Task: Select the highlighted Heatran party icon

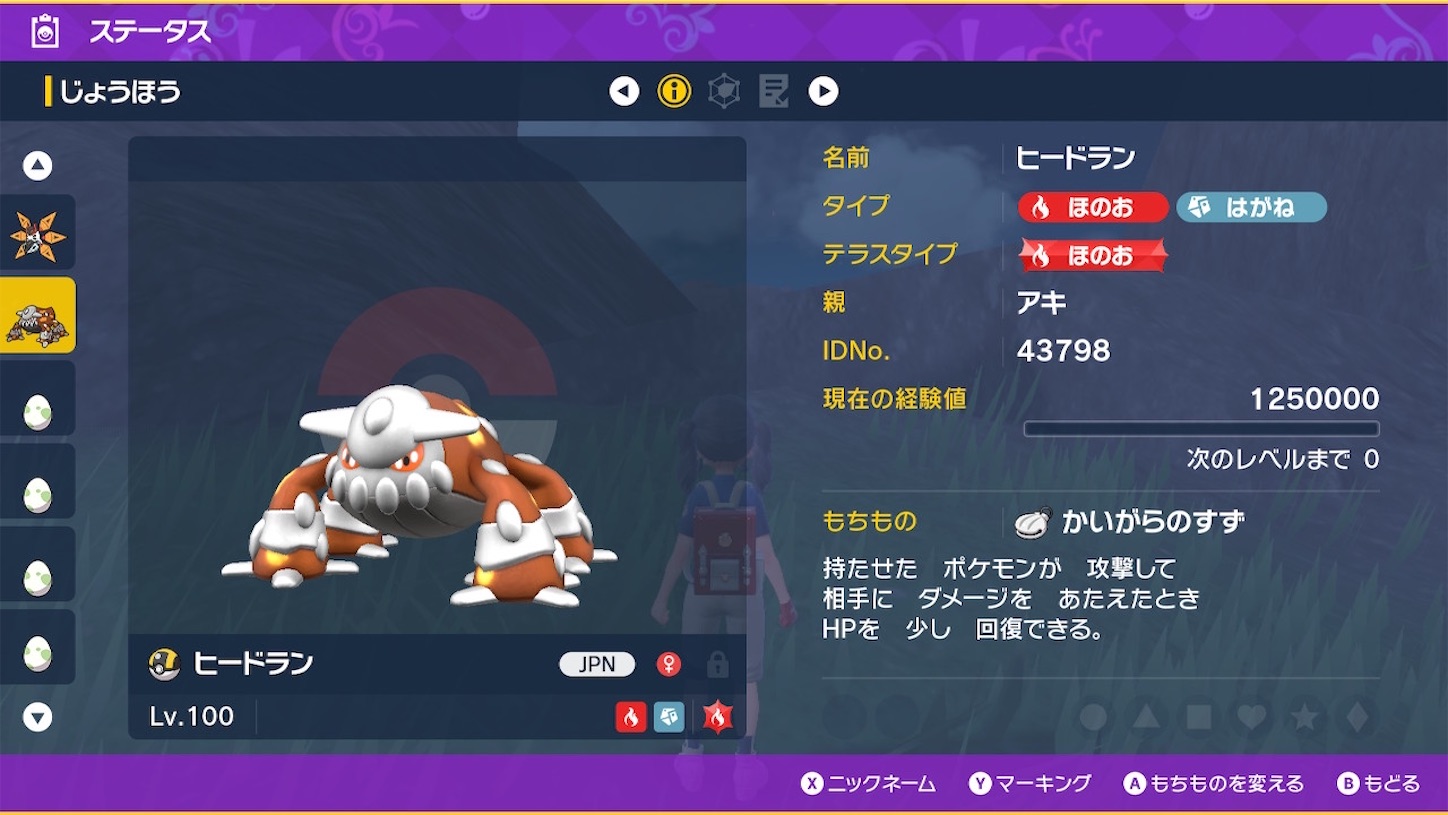Action: (x=39, y=313)
